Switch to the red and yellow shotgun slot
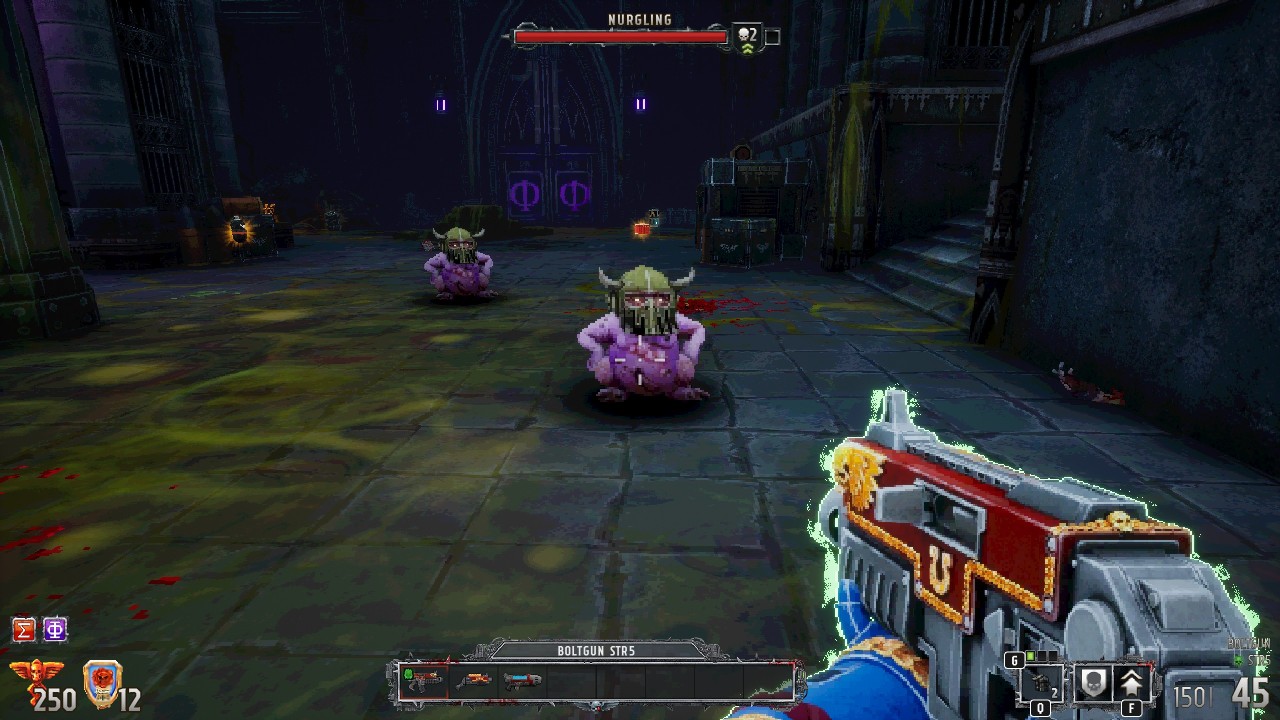The height and width of the screenshot is (720, 1280). tap(474, 682)
